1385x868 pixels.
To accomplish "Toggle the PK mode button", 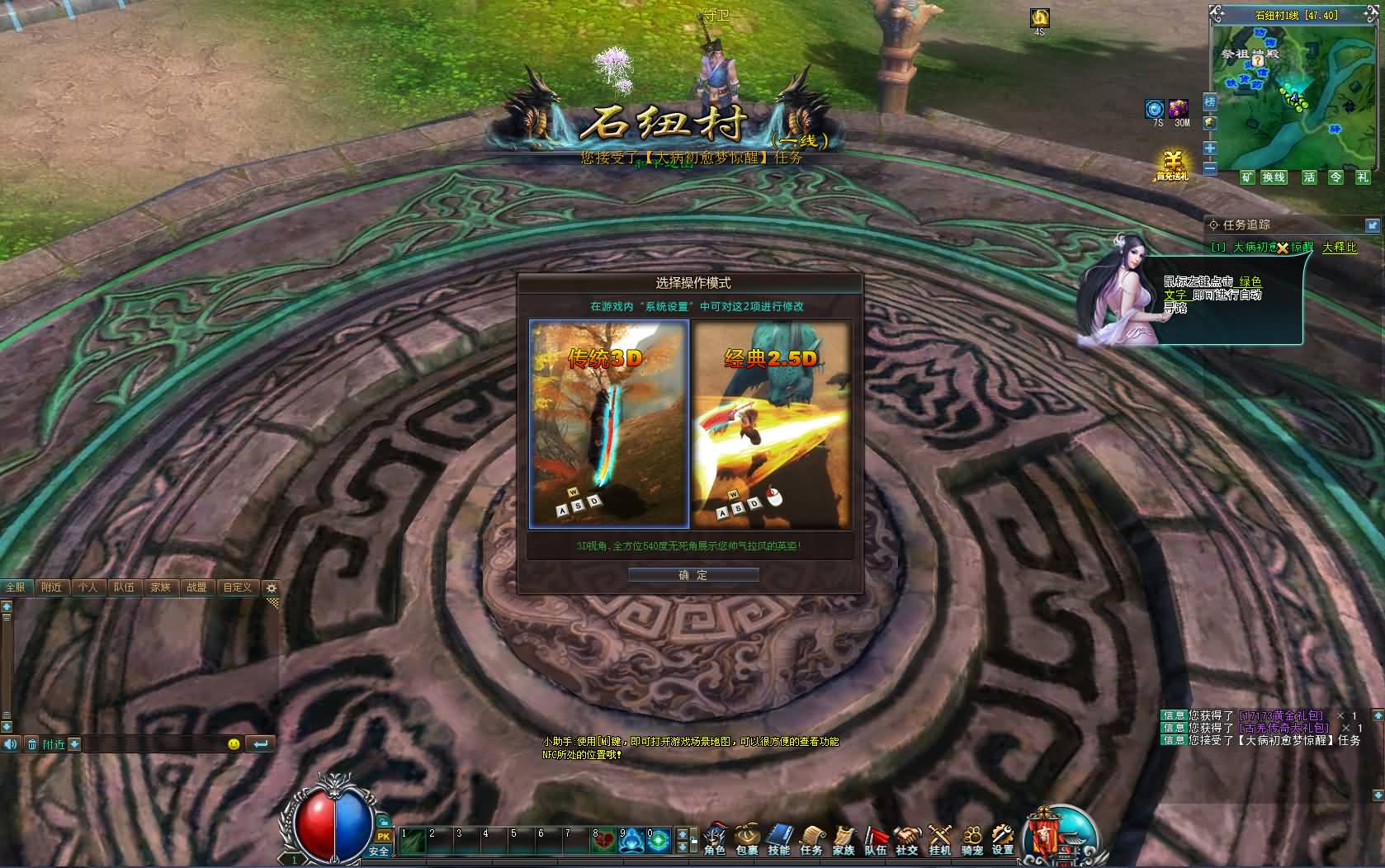I will click(383, 837).
